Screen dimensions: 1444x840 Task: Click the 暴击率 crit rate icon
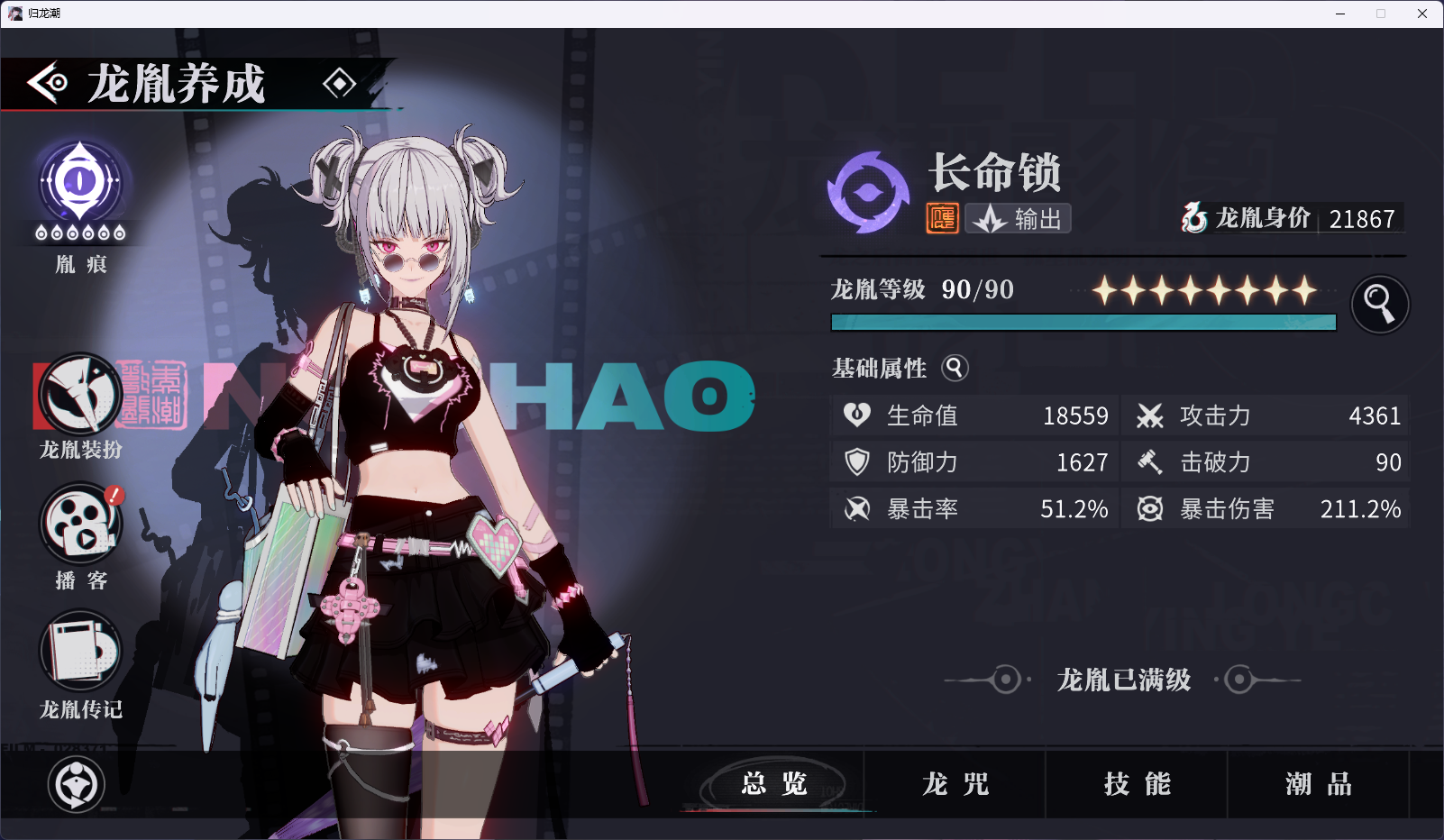coord(858,508)
